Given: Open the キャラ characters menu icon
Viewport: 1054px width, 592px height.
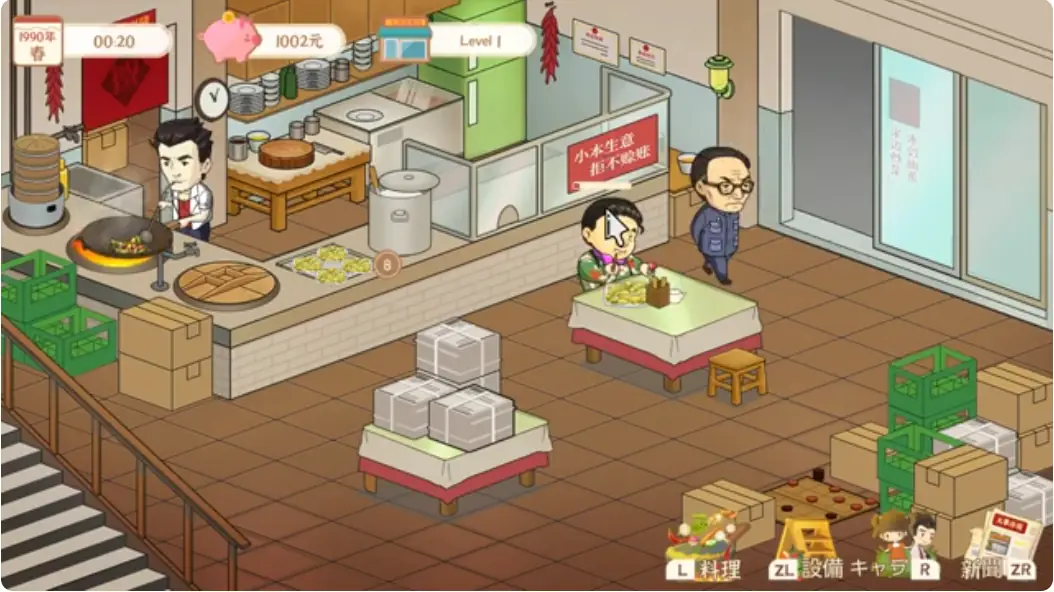Looking at the screenshot, I should (x=903, y=538).
